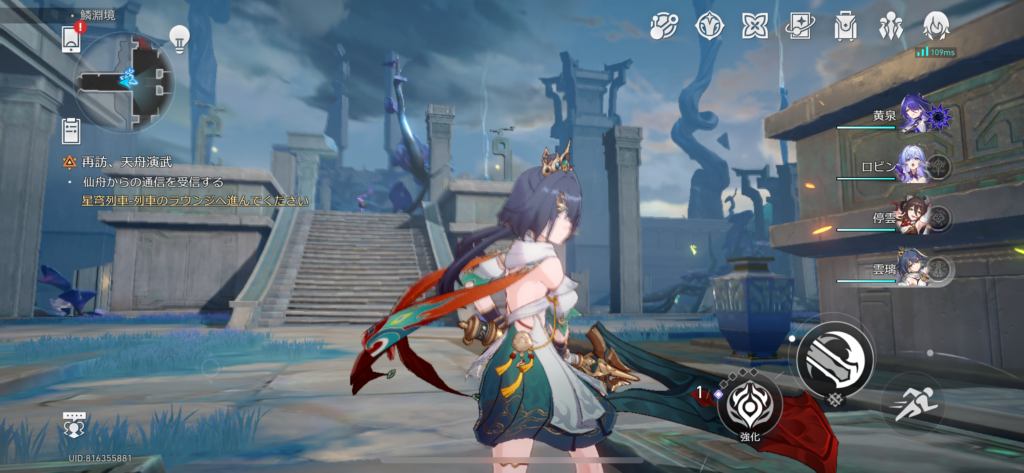Image resolution: width=1024 pixels, height=473 pixels.
Task: Open the star card warp icon
Action: click(x=800, y=26)
